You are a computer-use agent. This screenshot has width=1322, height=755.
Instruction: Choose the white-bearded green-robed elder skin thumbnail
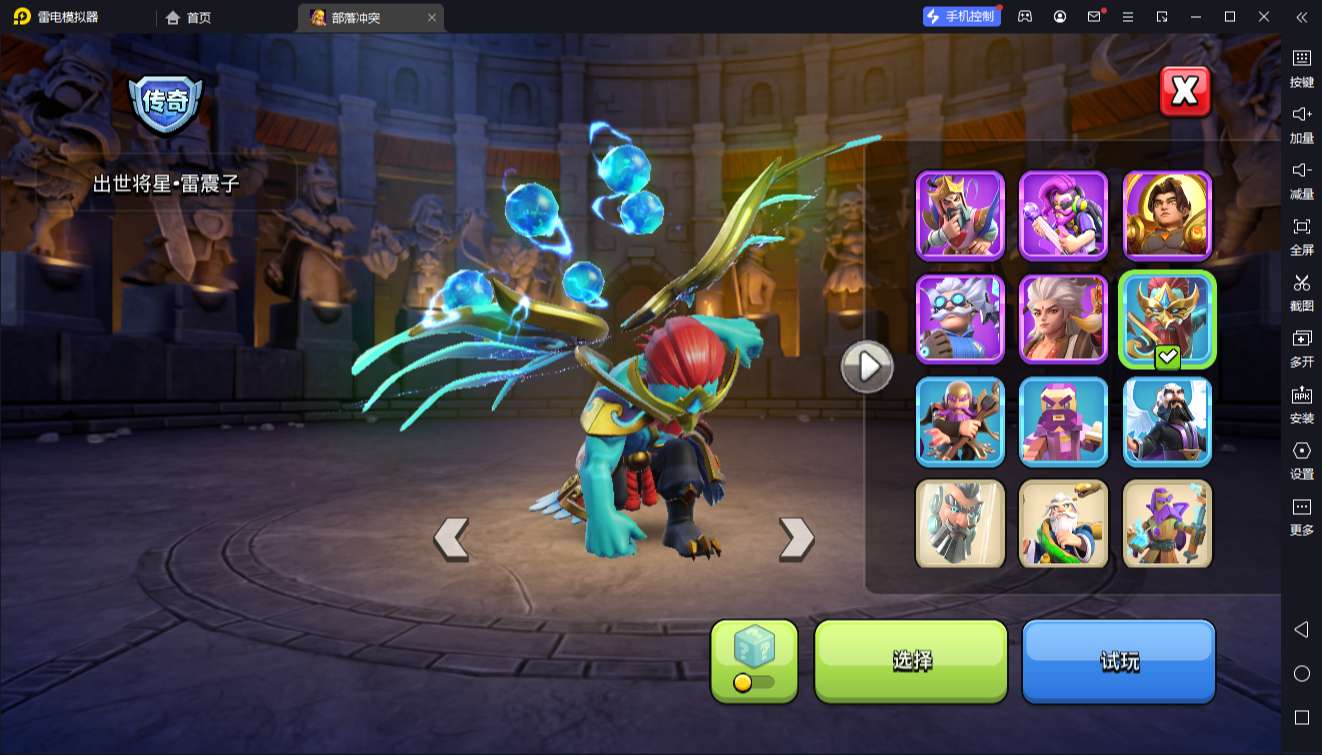[1063, 524]
